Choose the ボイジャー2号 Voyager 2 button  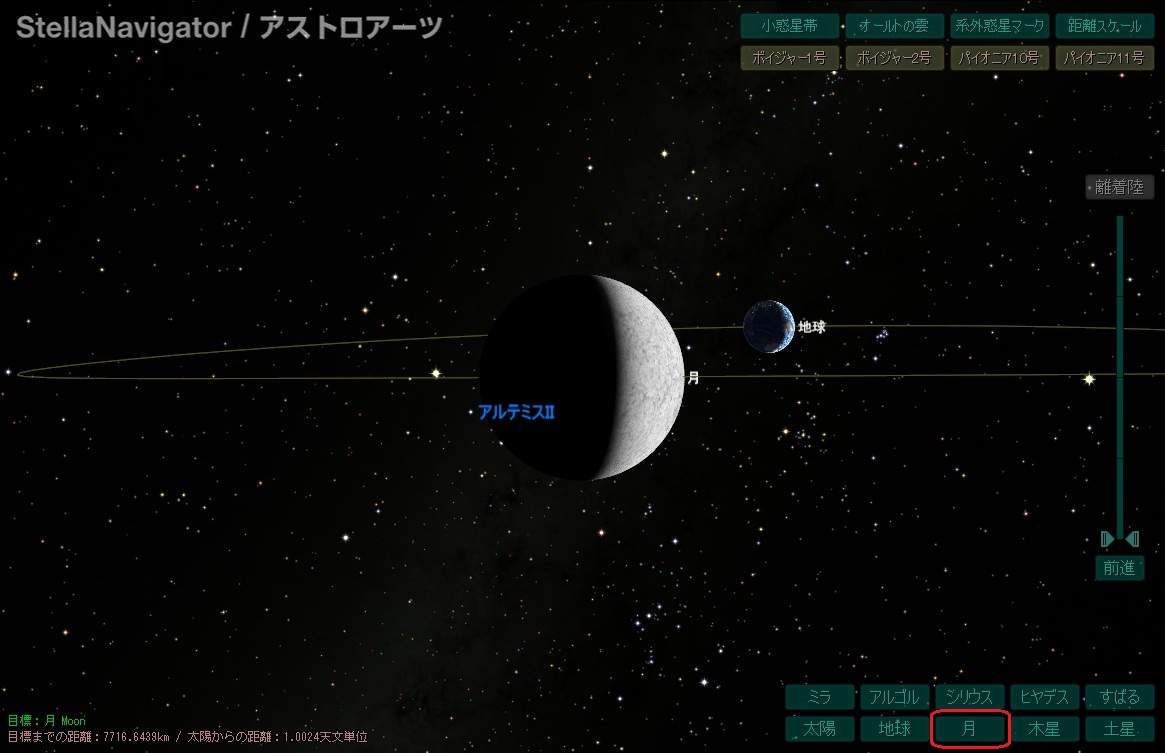click(893, 58)
